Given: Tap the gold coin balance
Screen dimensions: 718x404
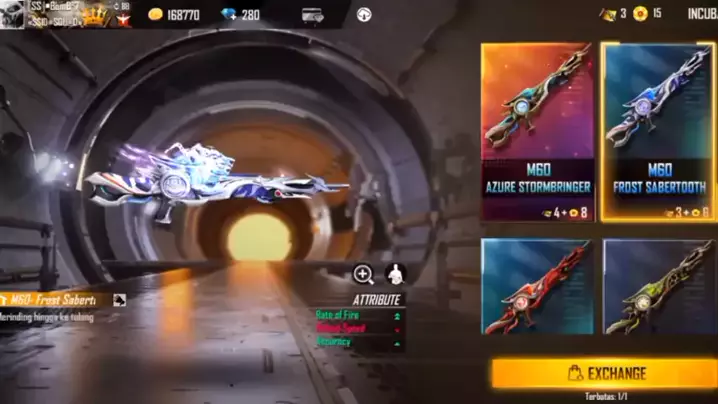Looking at the screenshot, I should tap(176, 15).
